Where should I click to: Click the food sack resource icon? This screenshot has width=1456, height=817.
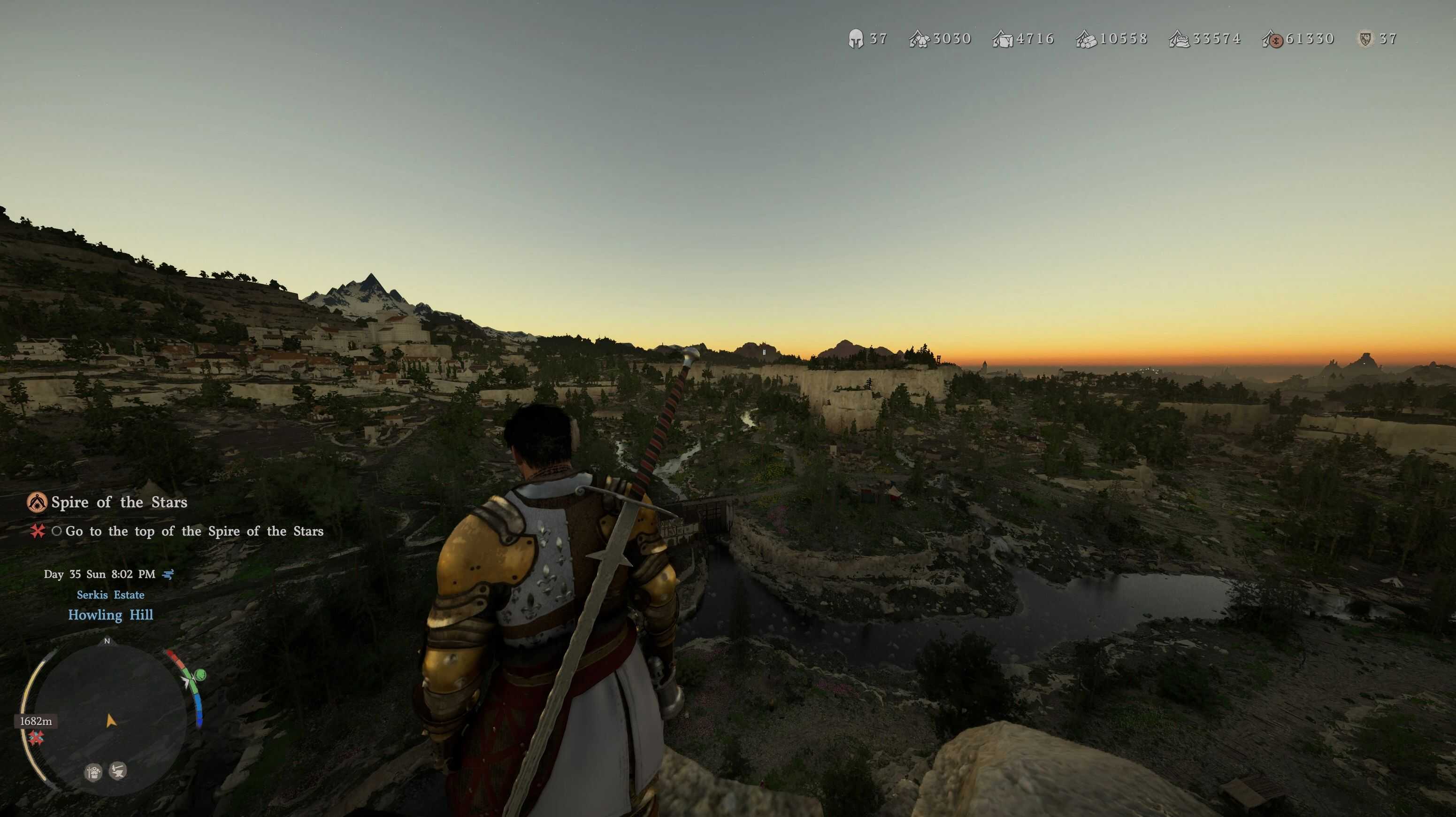tap(1179, 39)
